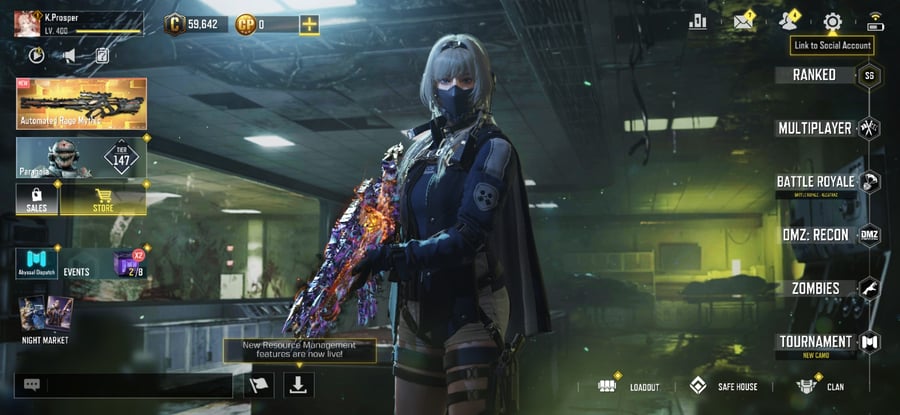
Task: Open the mail envelope inbox
Action: tap(743, 22)
